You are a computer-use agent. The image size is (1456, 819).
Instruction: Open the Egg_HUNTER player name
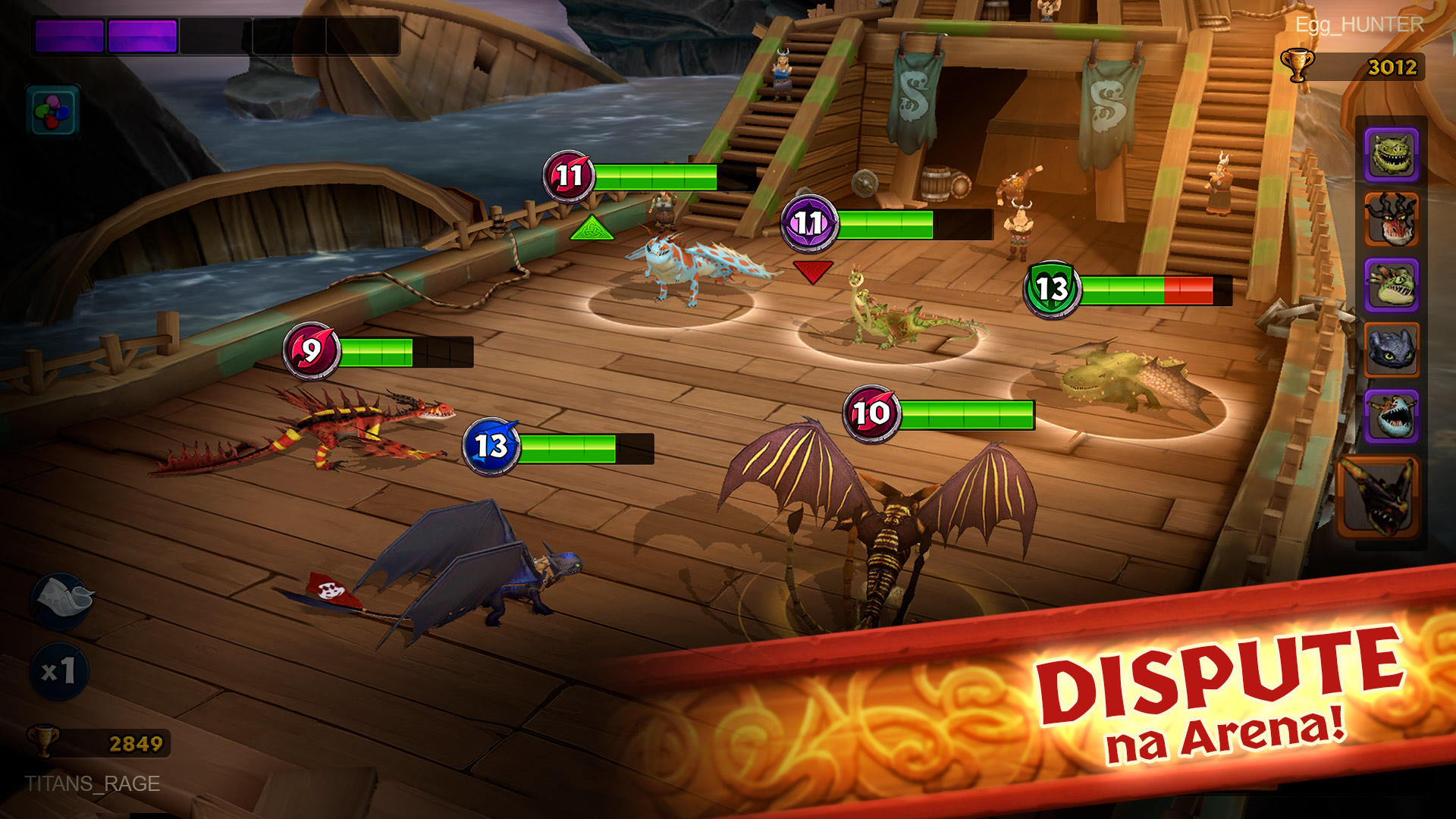1361,24
